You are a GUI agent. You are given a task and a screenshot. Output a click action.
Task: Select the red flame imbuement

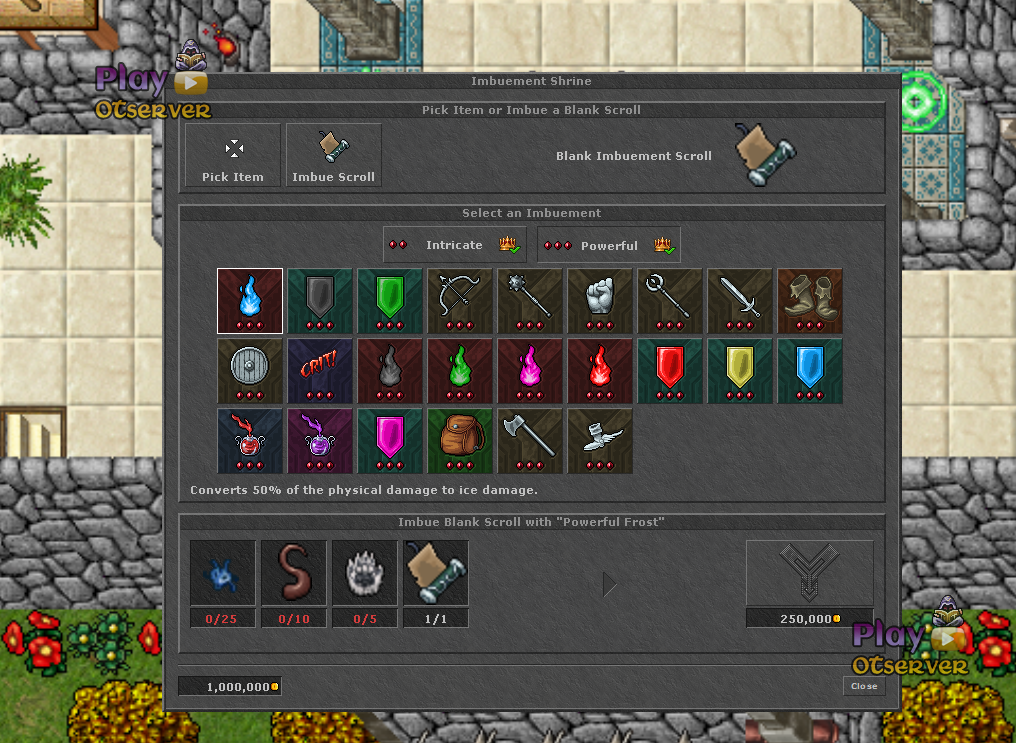[x=600, y=370]
